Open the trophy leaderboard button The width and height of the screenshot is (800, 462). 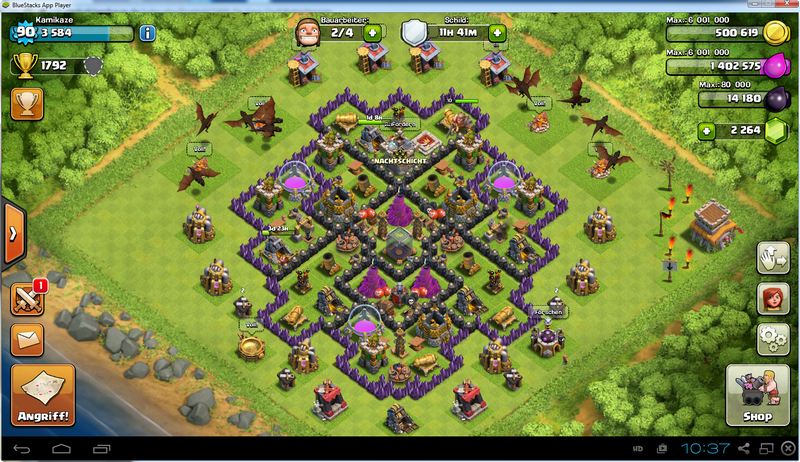25,103
